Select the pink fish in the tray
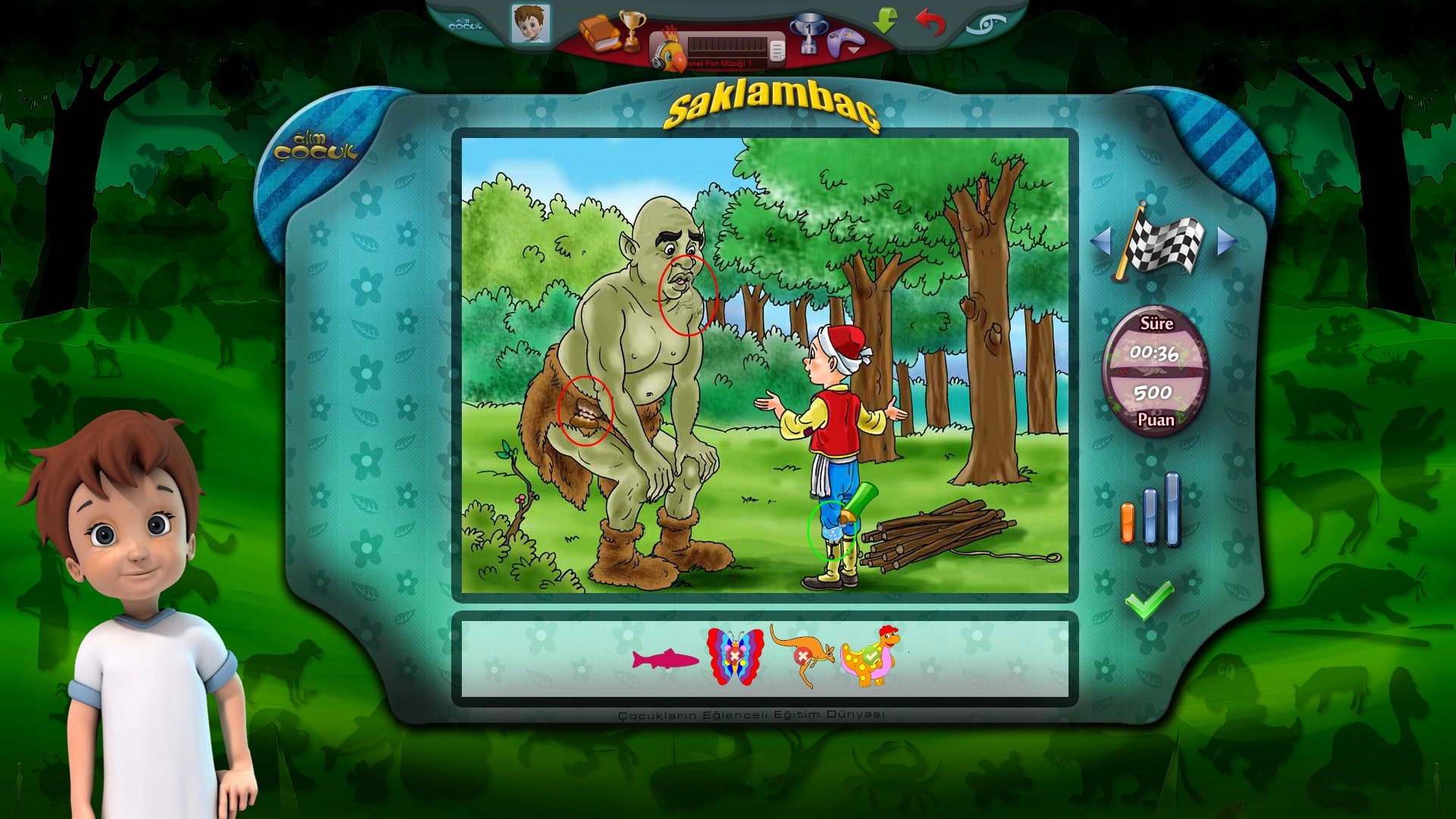Viewport: 1456px width, 819px height. [x=665, y=659]
